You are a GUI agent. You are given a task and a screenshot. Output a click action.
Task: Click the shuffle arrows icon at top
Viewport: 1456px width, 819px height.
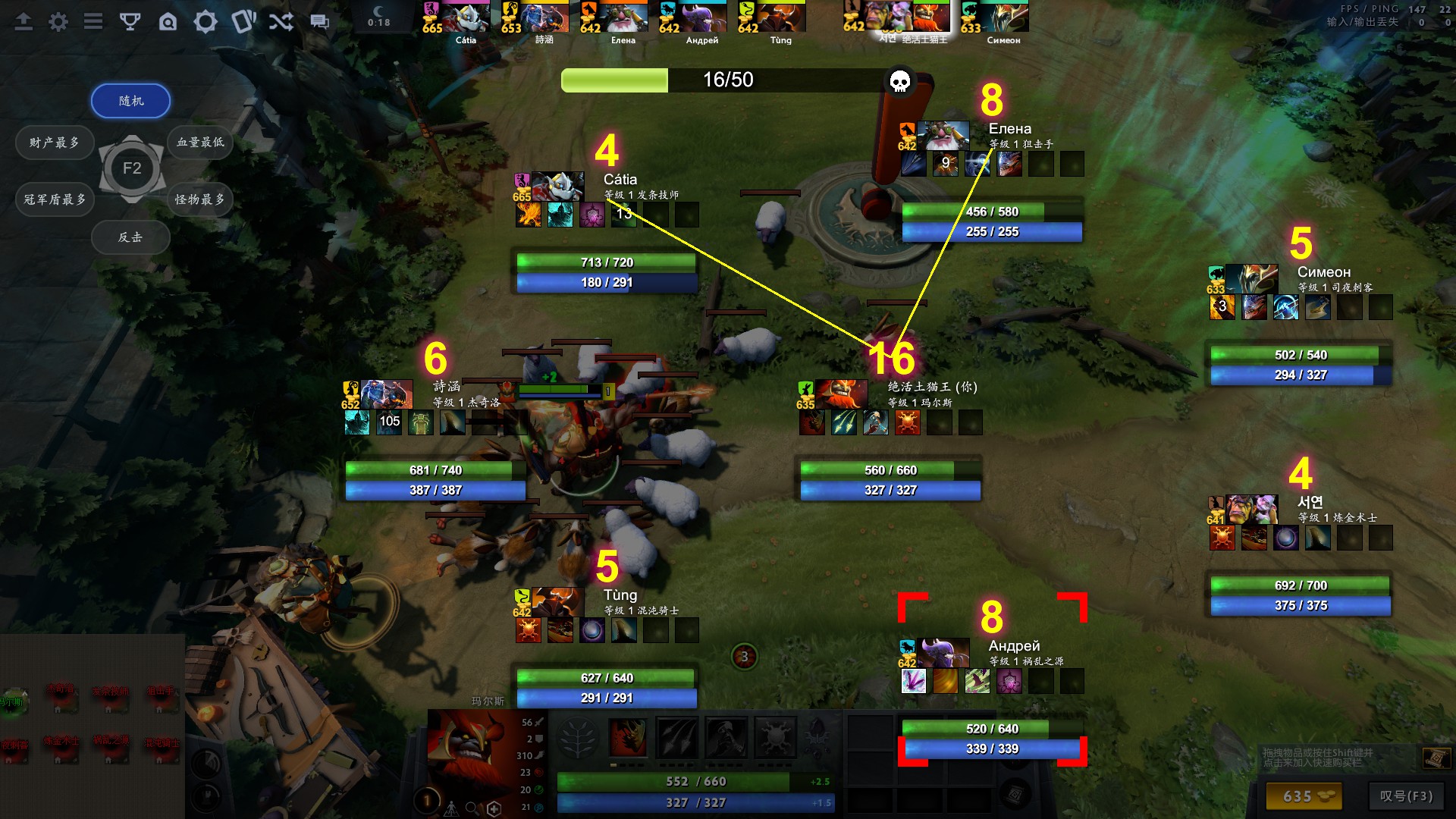coord(281,21)
